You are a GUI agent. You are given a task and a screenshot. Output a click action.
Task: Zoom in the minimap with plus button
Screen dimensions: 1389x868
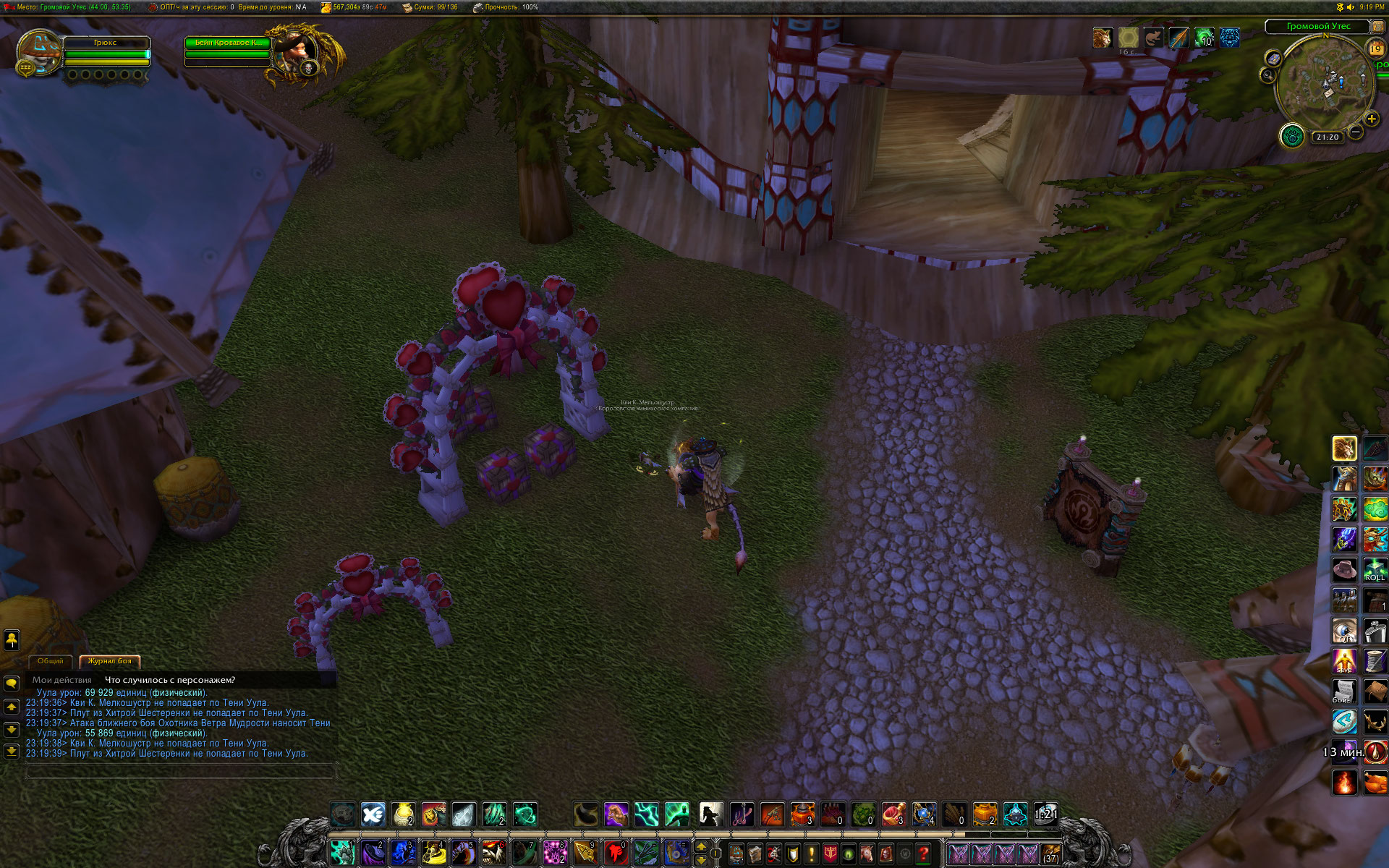coord(1371,119)
